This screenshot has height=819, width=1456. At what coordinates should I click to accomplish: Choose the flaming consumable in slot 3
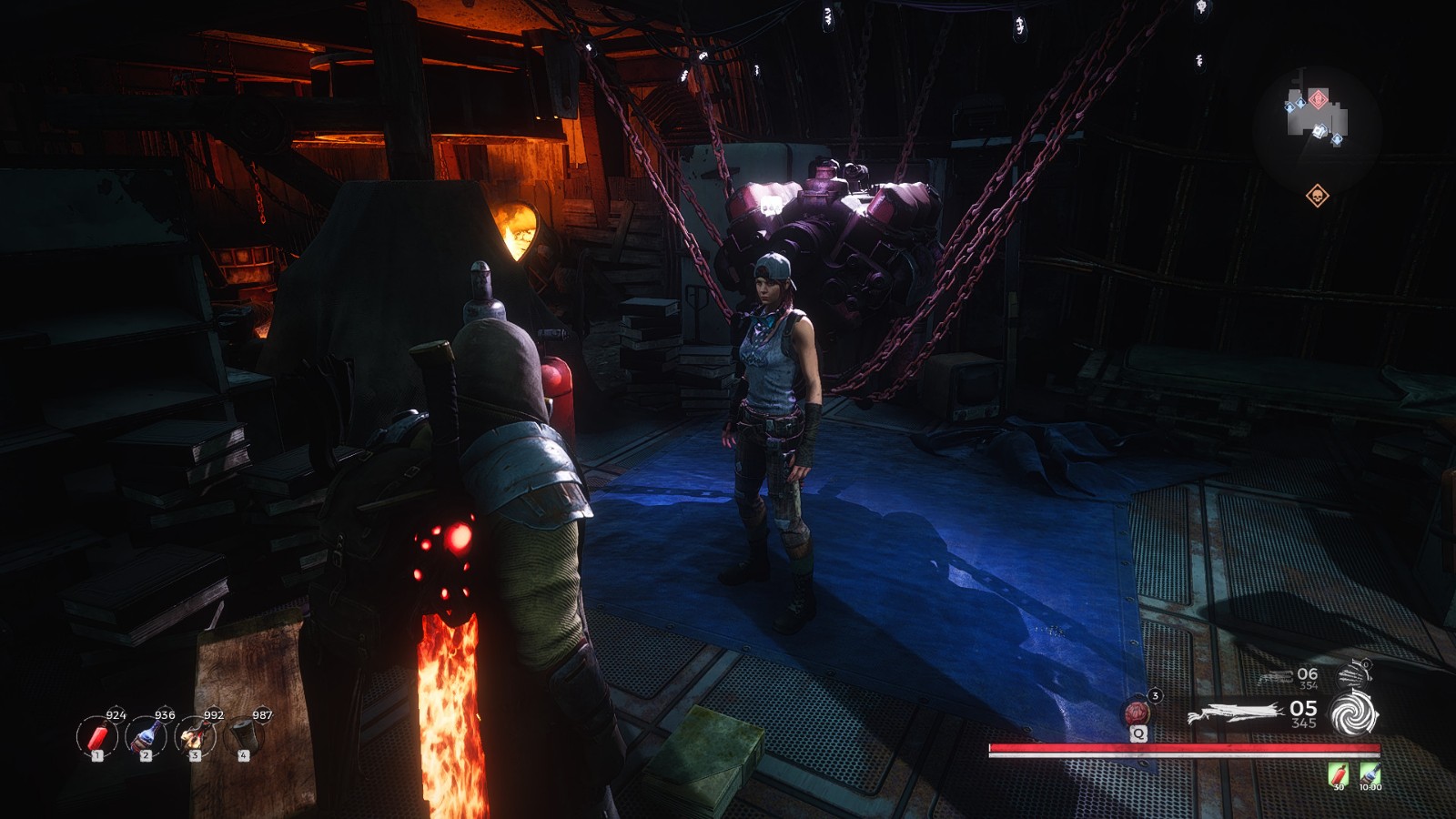(x=195, y=736)
